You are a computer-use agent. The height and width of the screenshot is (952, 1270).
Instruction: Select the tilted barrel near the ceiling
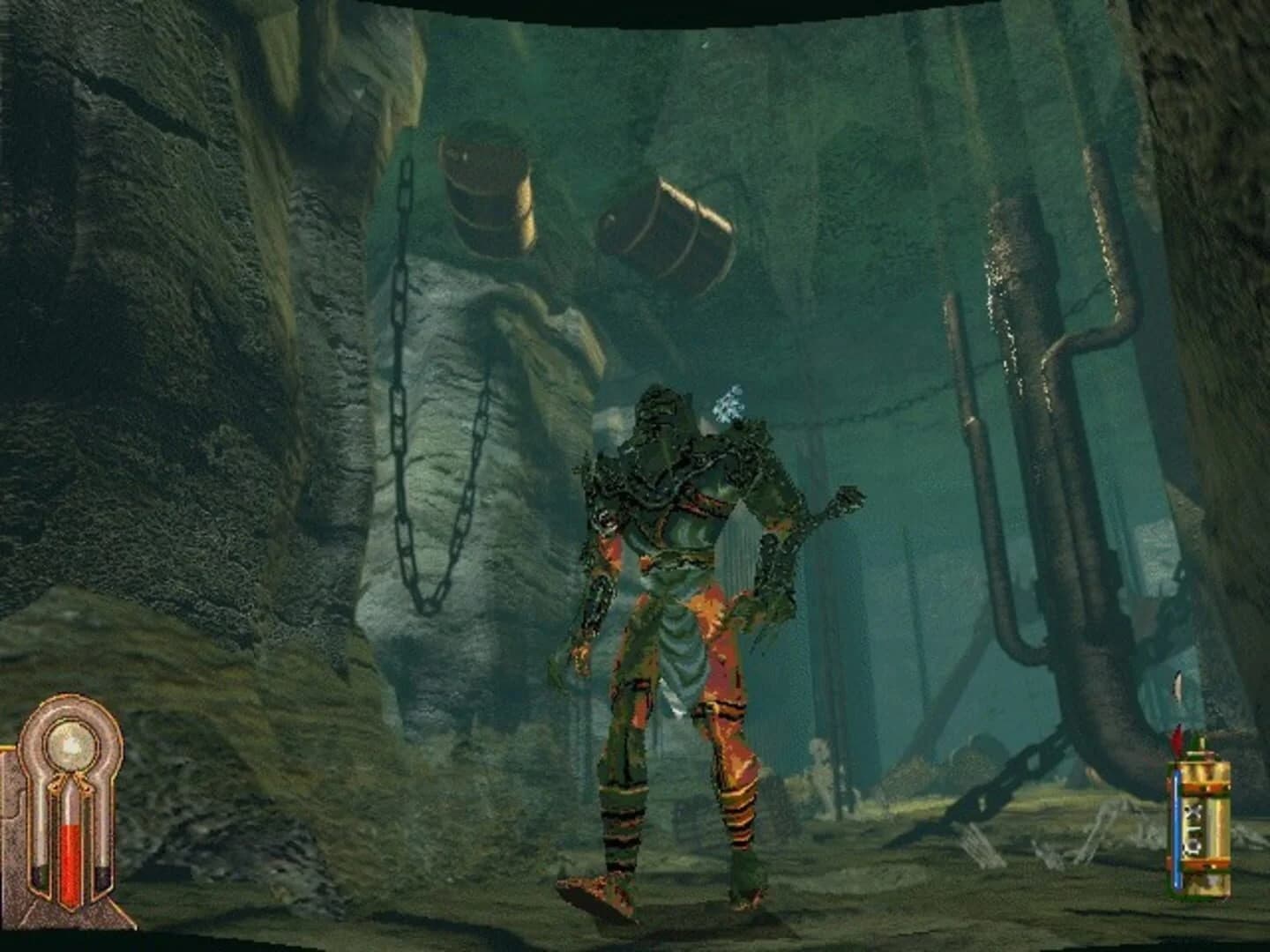[666, 225]
